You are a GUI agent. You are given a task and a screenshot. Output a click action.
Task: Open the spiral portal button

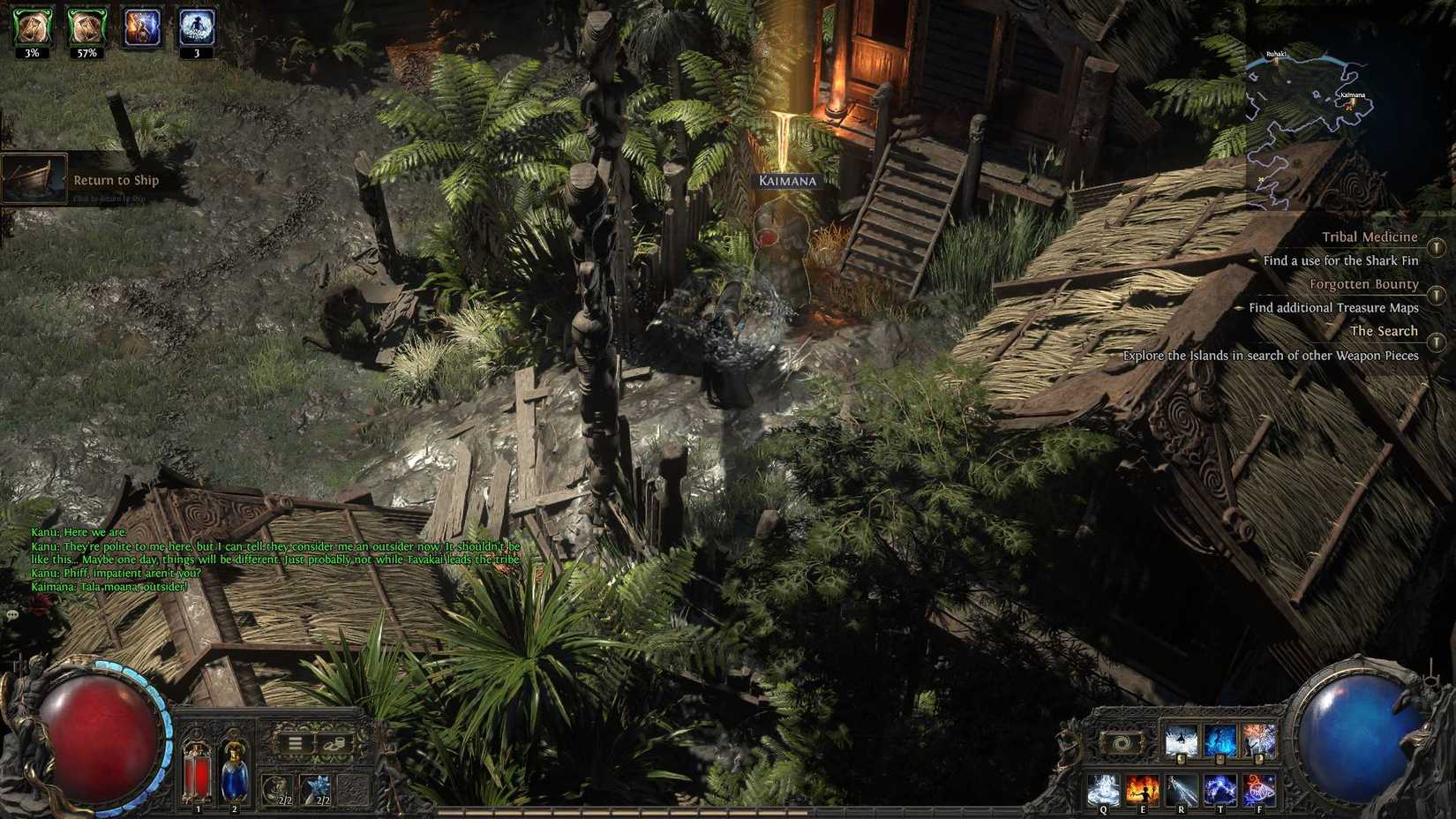(1122, 744)
